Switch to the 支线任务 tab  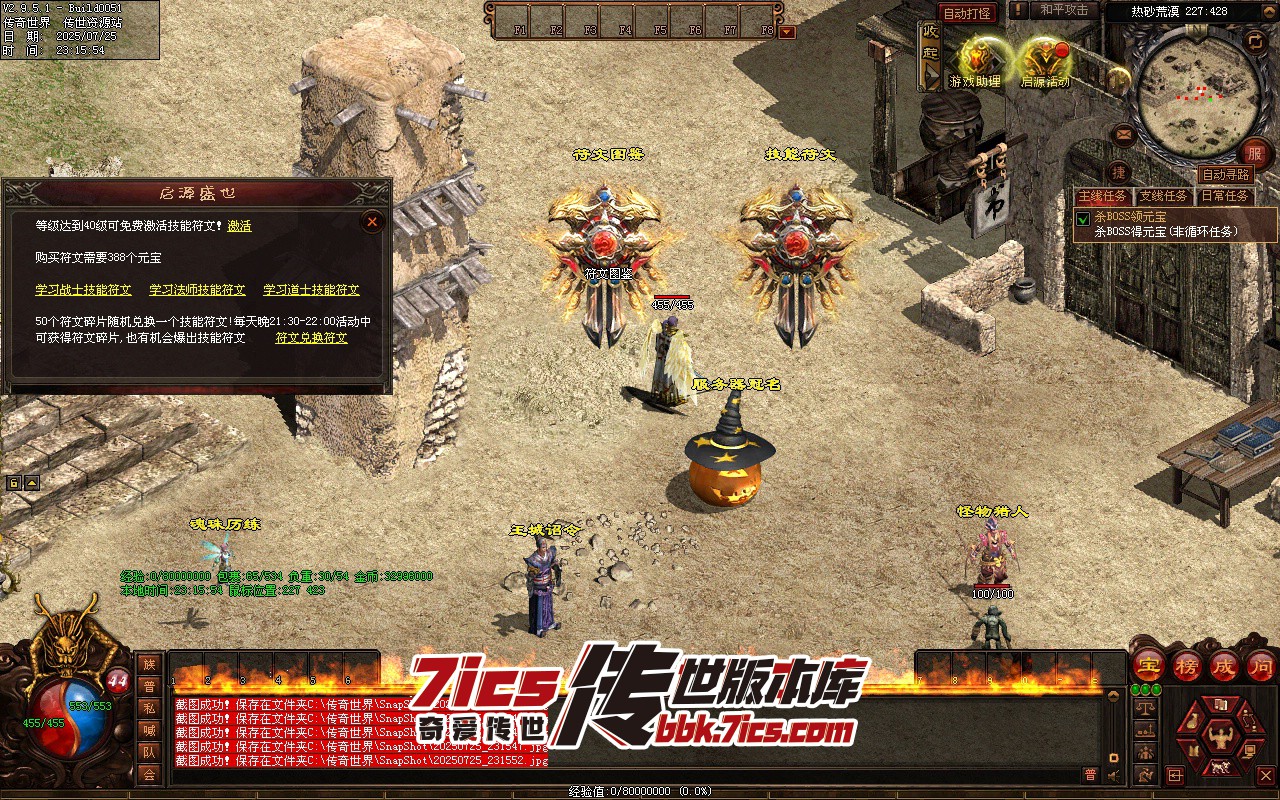point(1163,196)
